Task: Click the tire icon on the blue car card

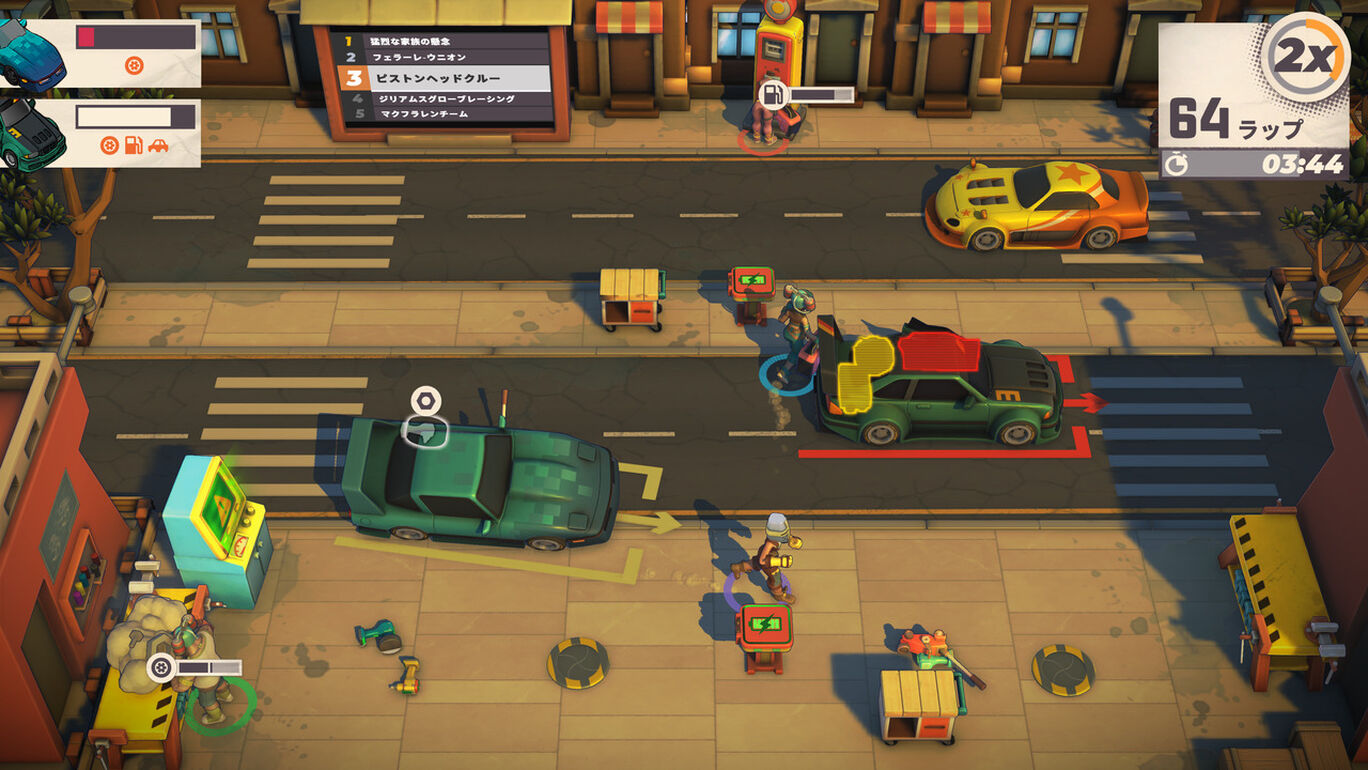Action: pos(135,66)
